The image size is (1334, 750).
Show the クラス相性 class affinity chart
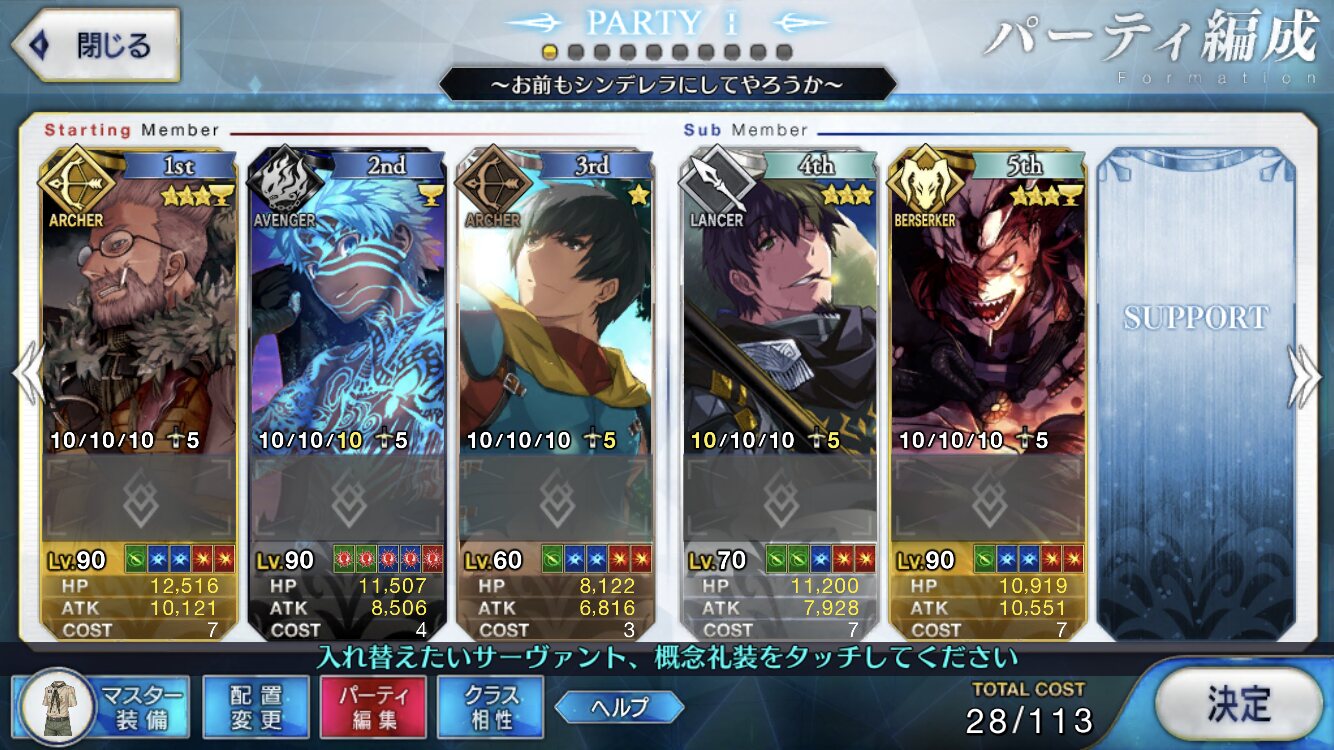pos(490,707)
